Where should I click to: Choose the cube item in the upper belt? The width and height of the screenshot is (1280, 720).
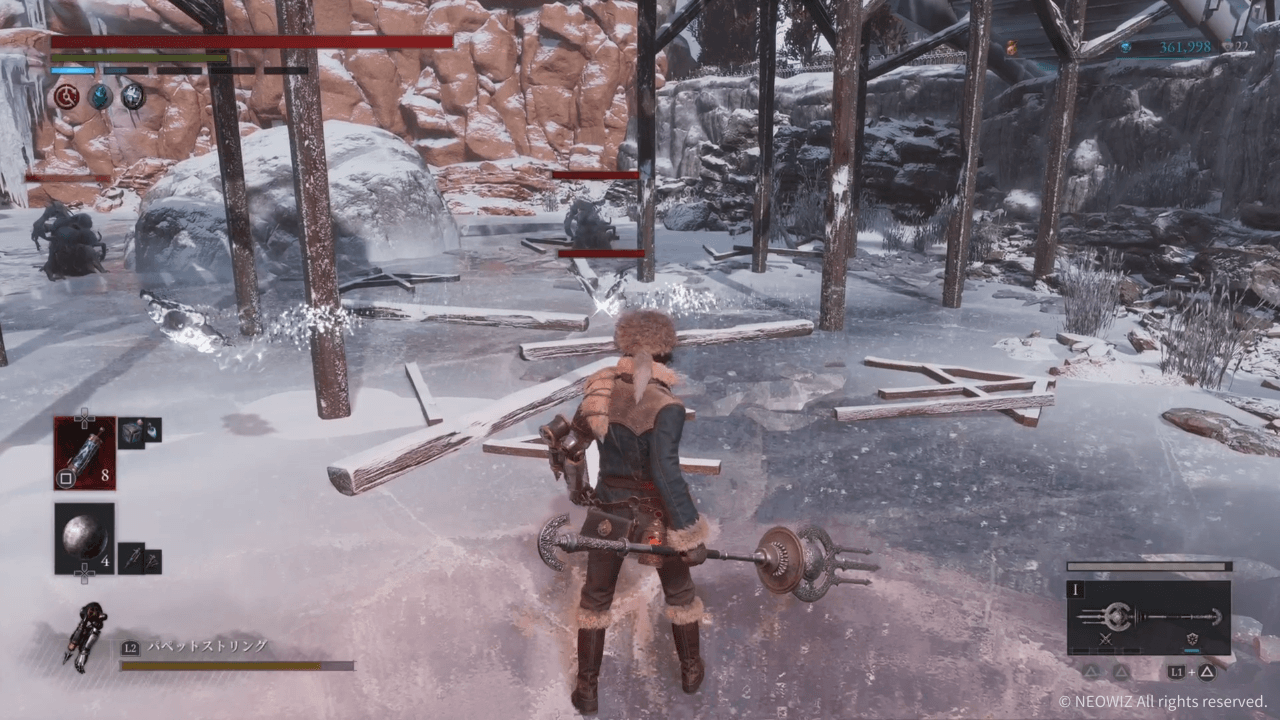click(132, 431)
